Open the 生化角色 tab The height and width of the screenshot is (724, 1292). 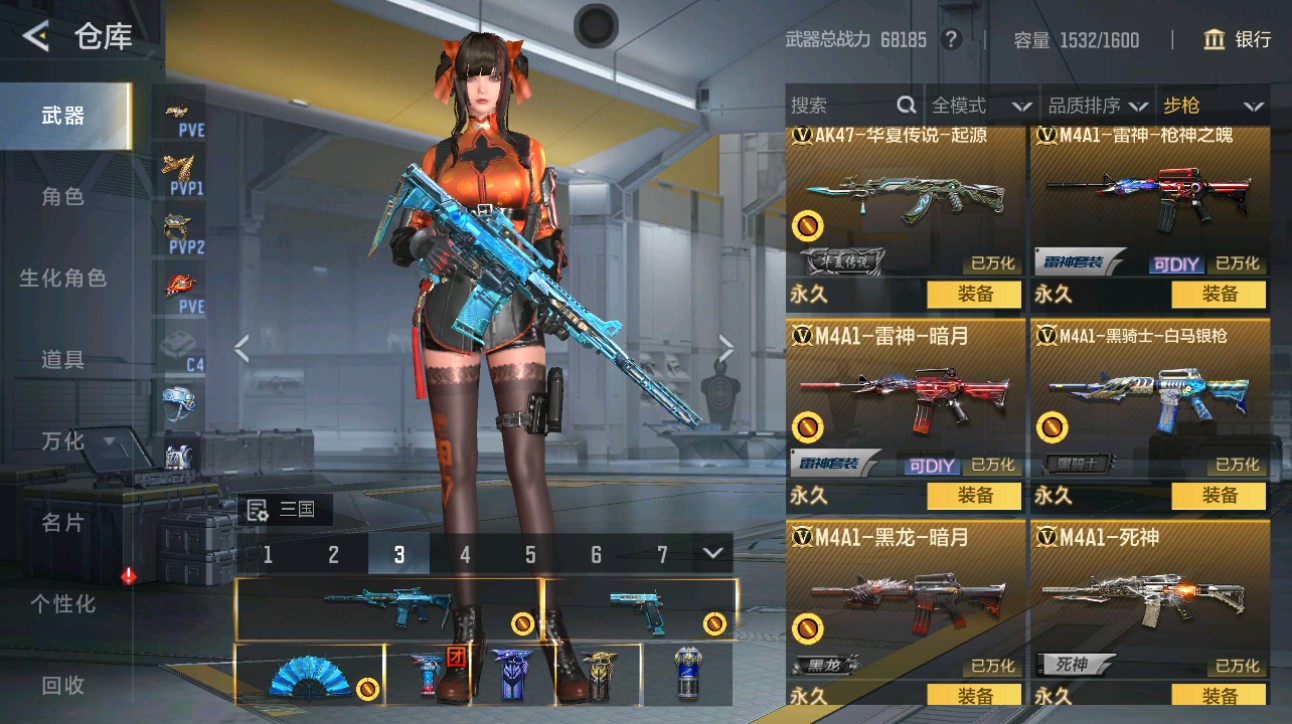63,278
